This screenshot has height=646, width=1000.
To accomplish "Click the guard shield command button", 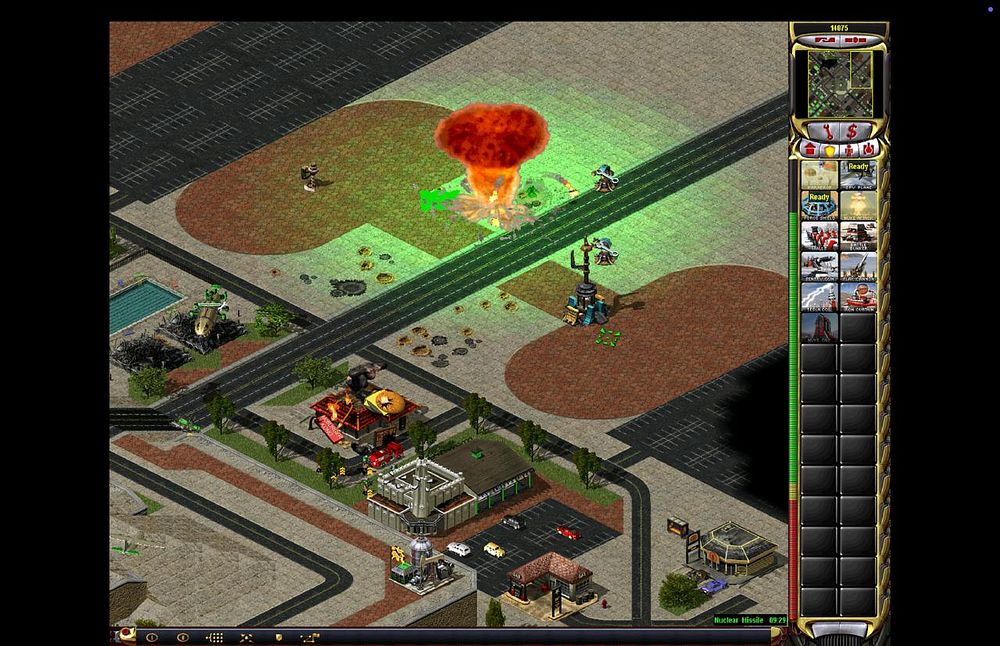I will (278, 637).
